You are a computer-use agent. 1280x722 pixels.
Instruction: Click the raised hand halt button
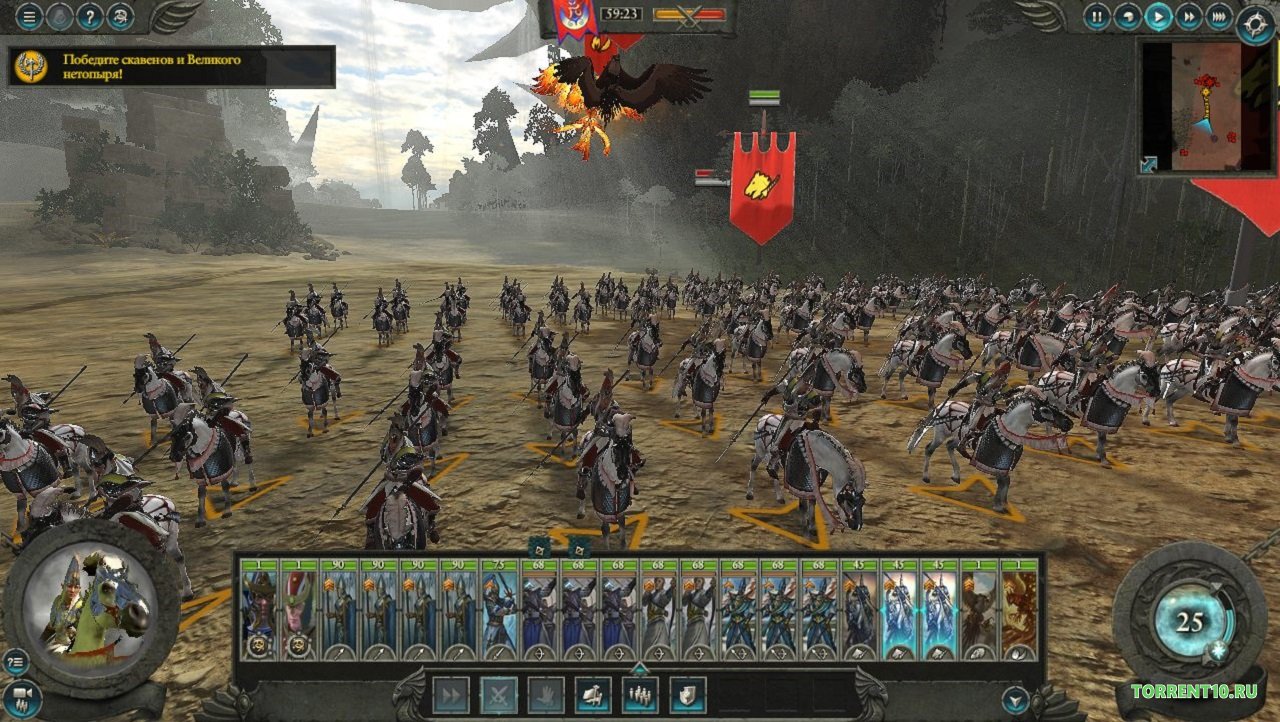[x=546, y=695]
